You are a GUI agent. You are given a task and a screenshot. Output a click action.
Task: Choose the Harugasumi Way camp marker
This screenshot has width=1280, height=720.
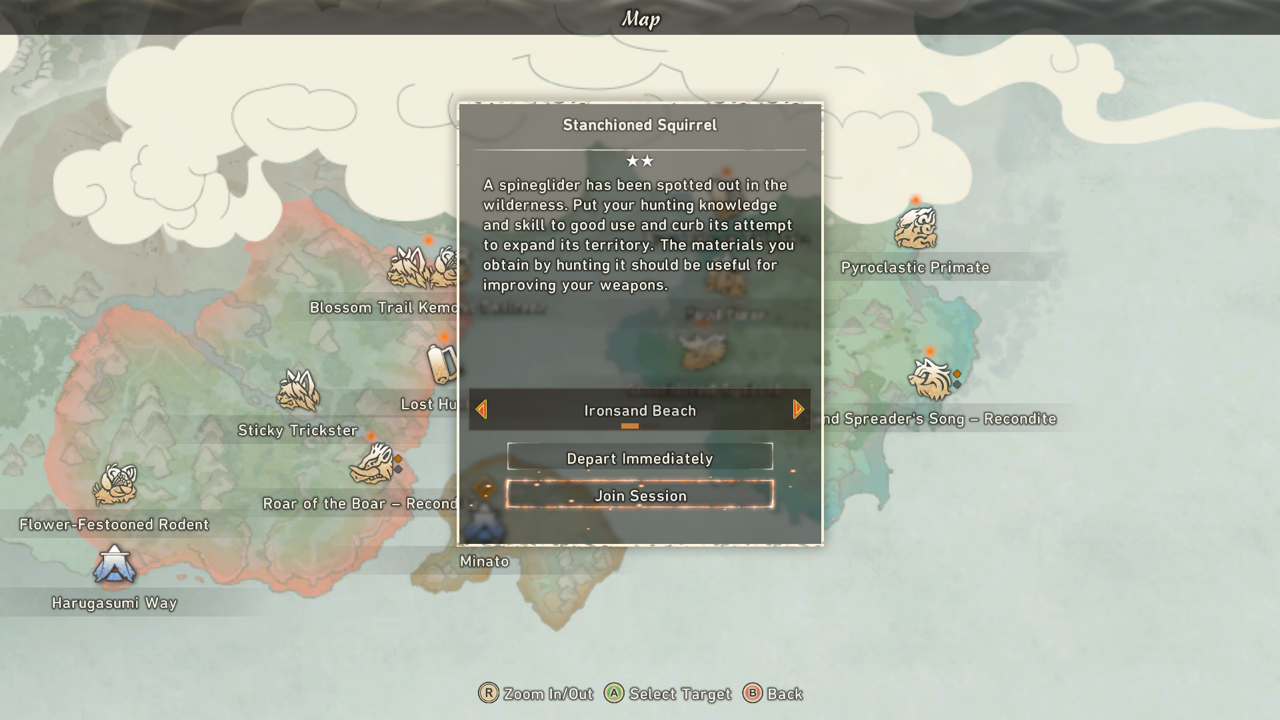point(114,566)
